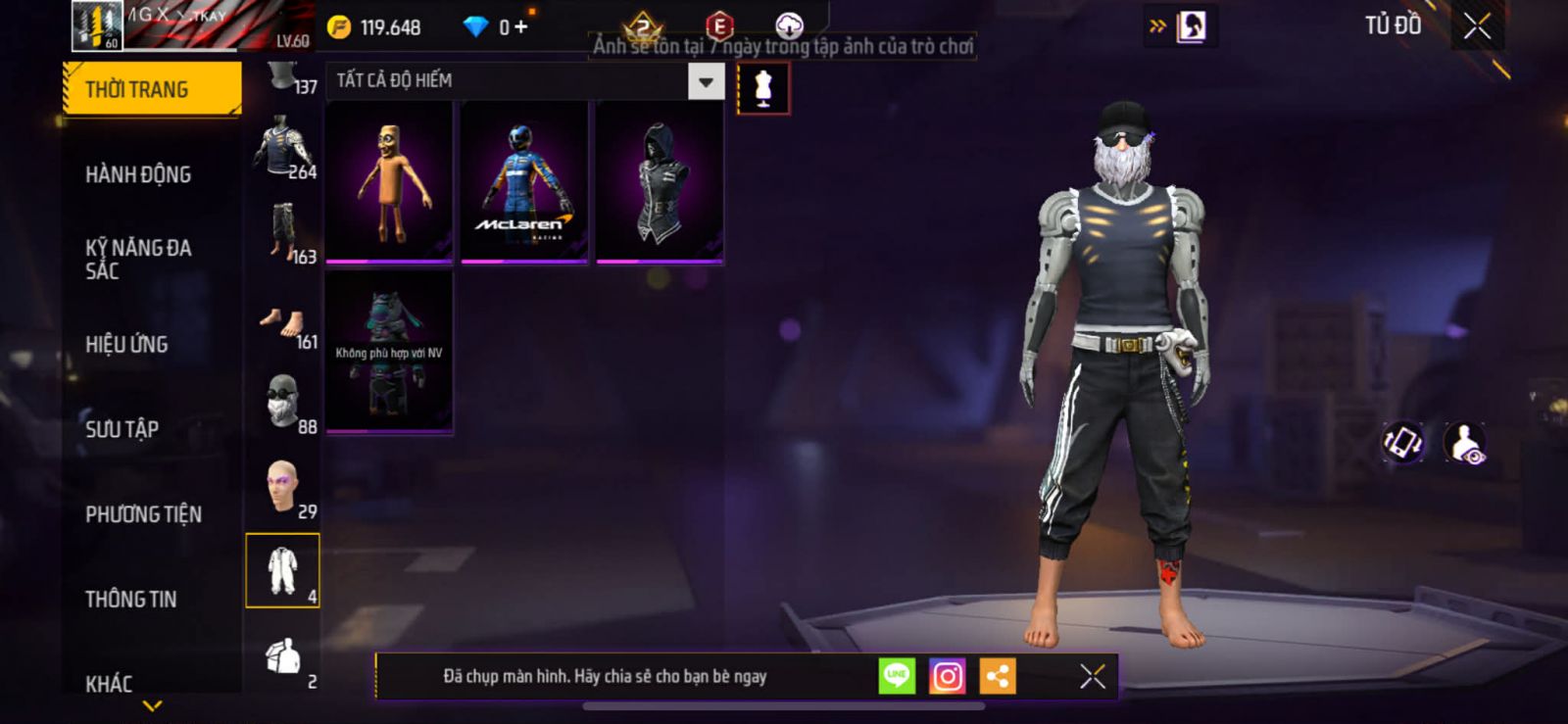Show the Thông Tin tab
Viewport: 1568px width, 724px height.
tap(130, 600)
